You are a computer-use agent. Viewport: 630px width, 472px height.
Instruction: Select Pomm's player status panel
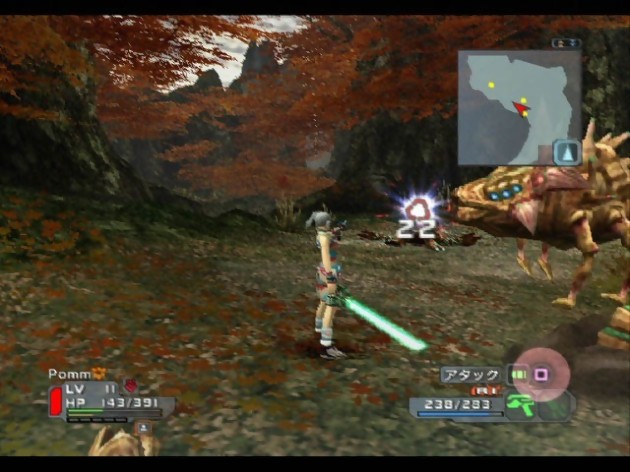(108, 396)
